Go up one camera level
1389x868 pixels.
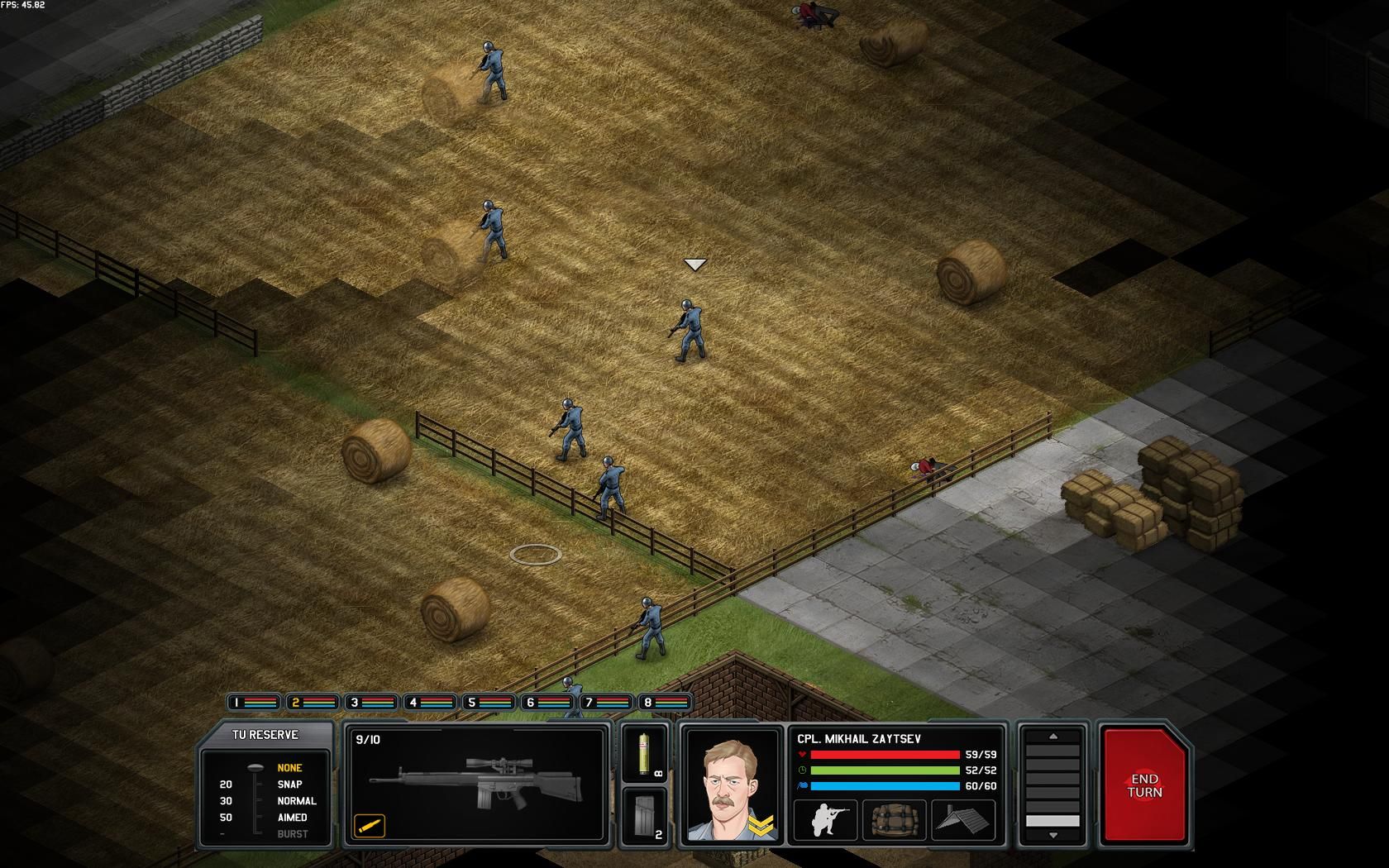(x=1052, y=736)
